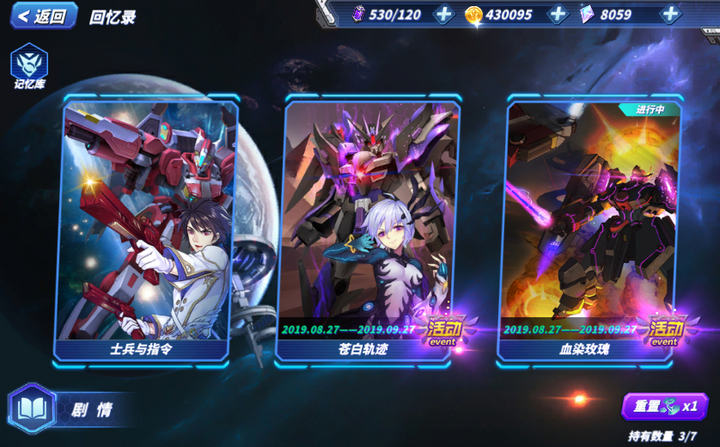Screen dimensions: 720x447
Task: Add stamina with the plus beside 530/120
Action: pyautogui.click(x=444, y=14)
